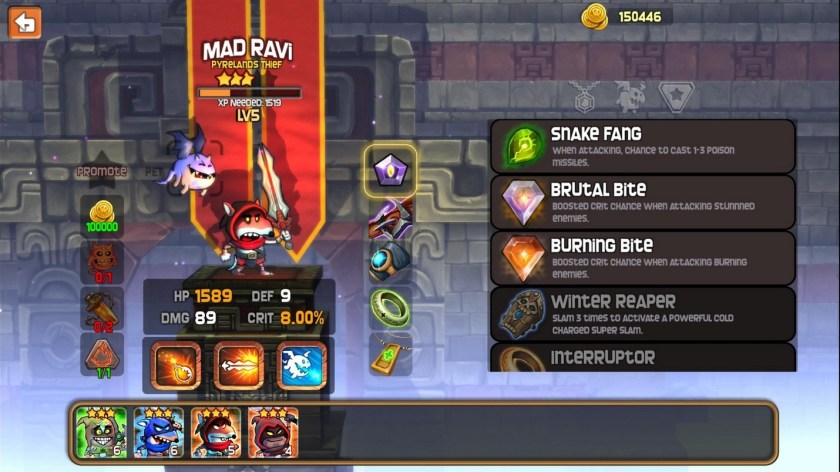840x472 pixels.
Task: Promote hero for 100000 gold
Action: pos(102,215)
